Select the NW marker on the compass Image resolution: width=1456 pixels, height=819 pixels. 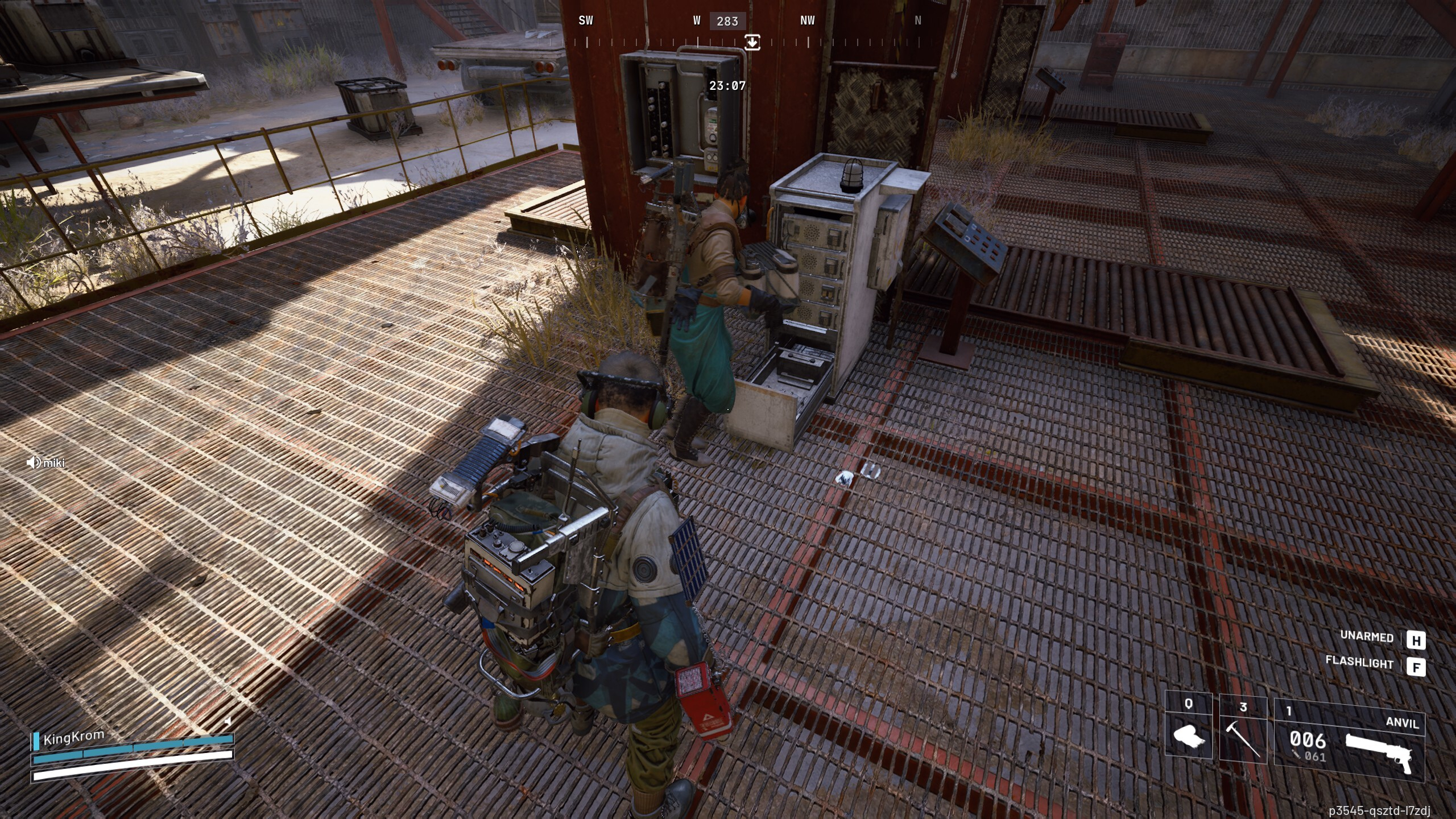click(x=807, y=20)
